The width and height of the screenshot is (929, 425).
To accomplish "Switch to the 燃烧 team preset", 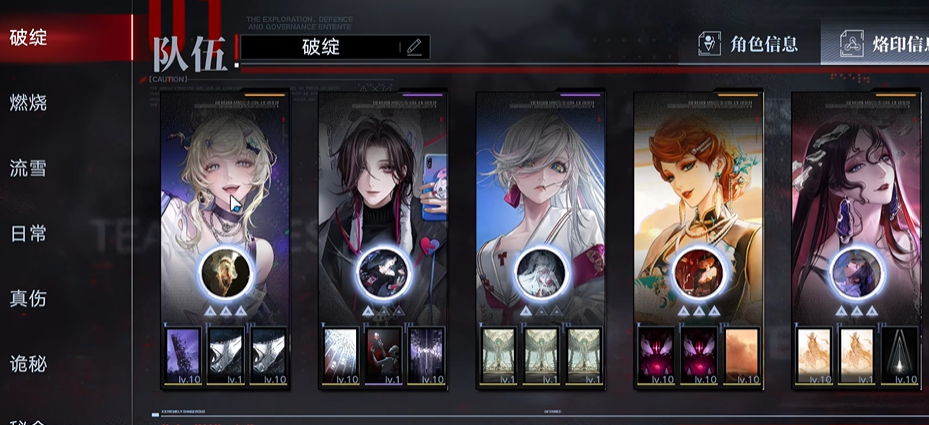I will 30,103.
